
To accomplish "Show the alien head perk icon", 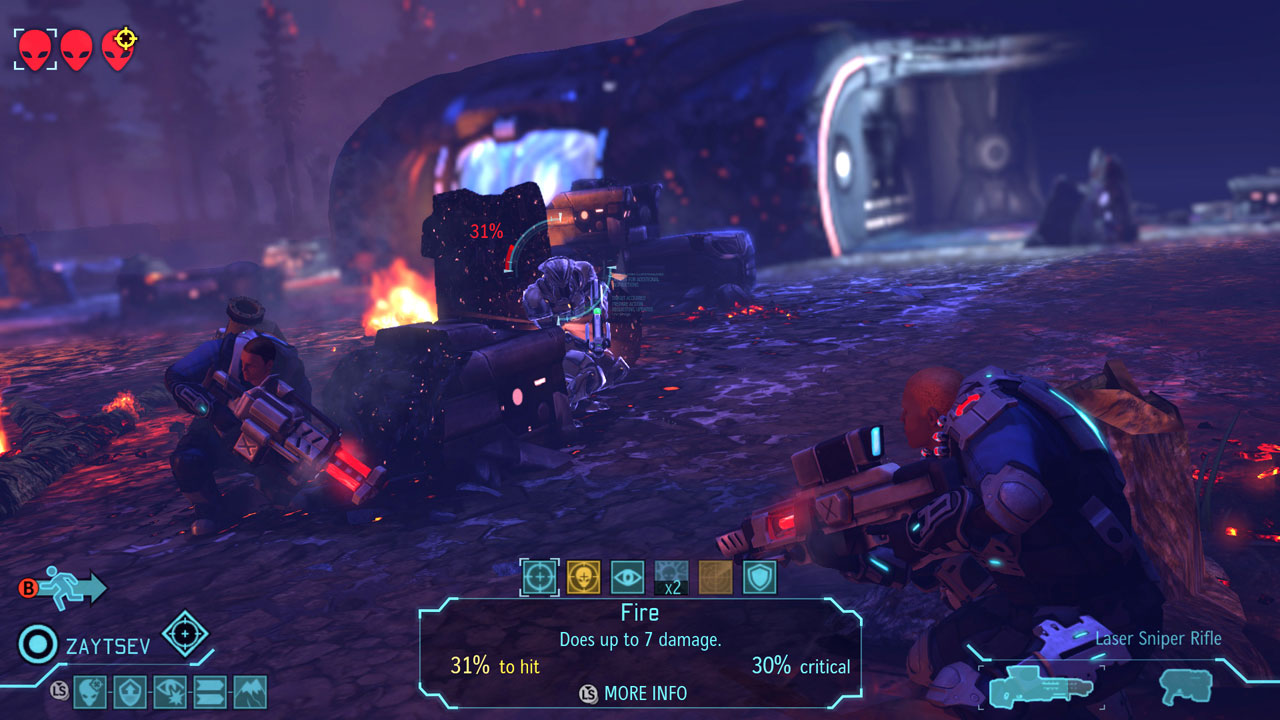I will pyautogui.click(x=90, y=691).
